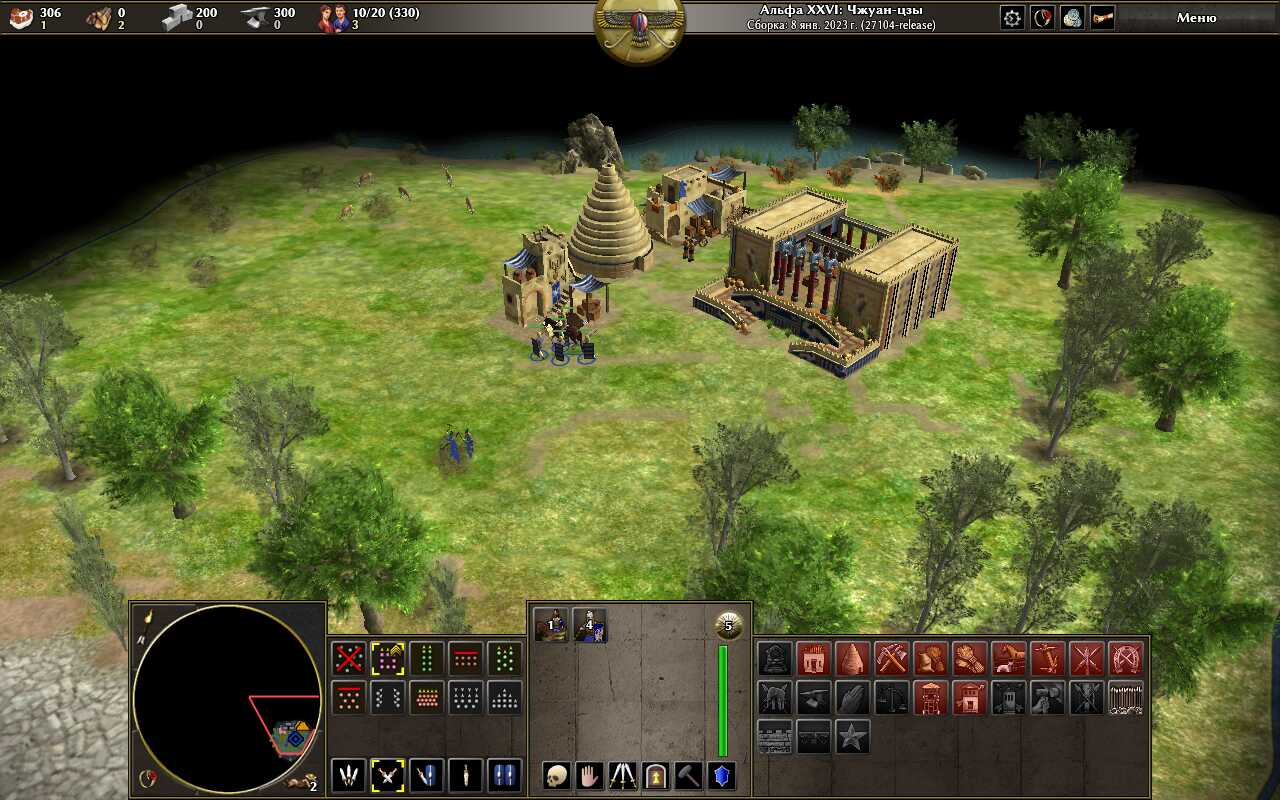Select the cavalry unit portrait in selection
Image resolution: width=1280 pixels, height=800 pixels.
(x=550, y=625)
